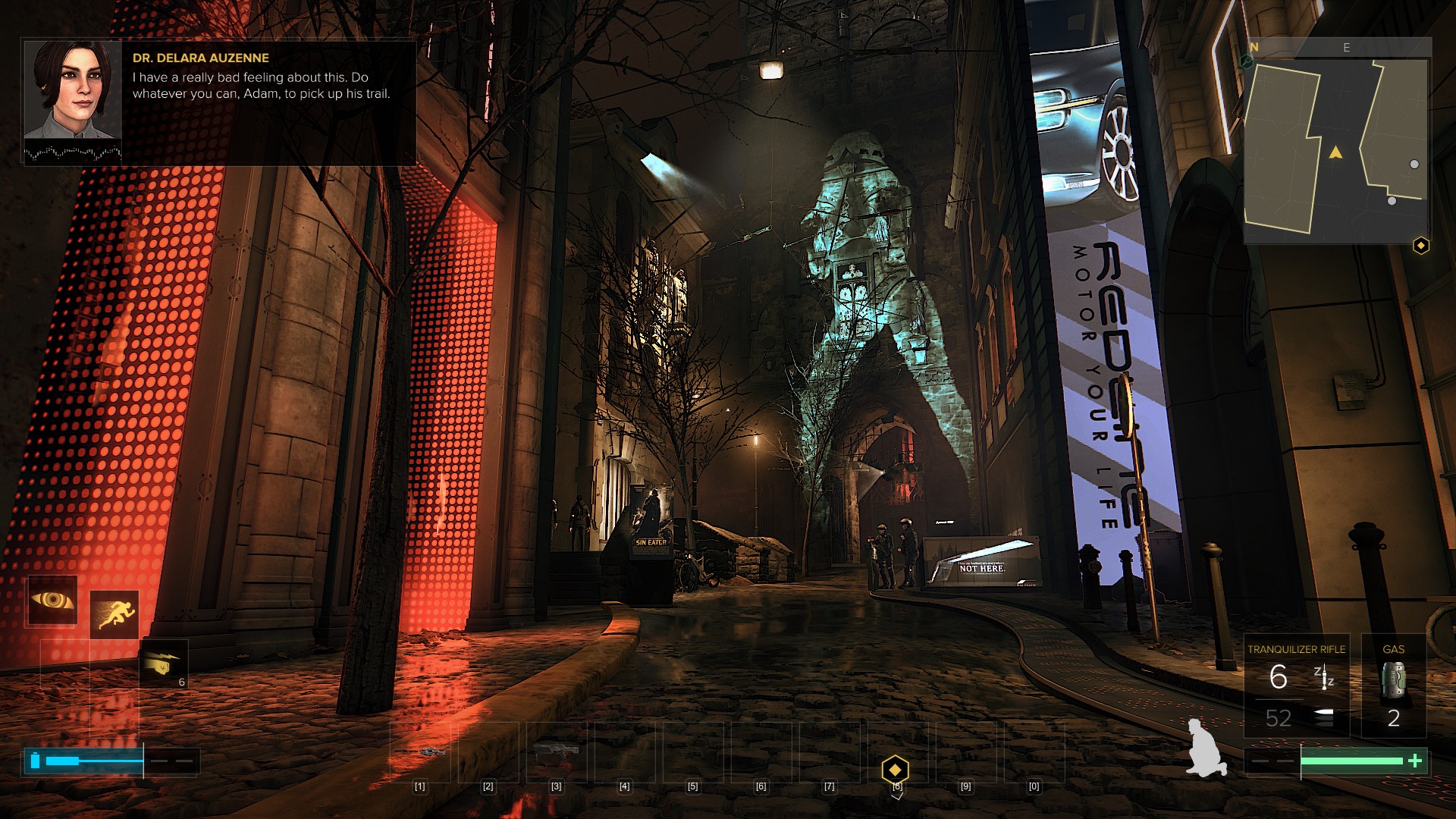Click the yellow hexagon objective marker below the minimap

tap(1420, 246)
